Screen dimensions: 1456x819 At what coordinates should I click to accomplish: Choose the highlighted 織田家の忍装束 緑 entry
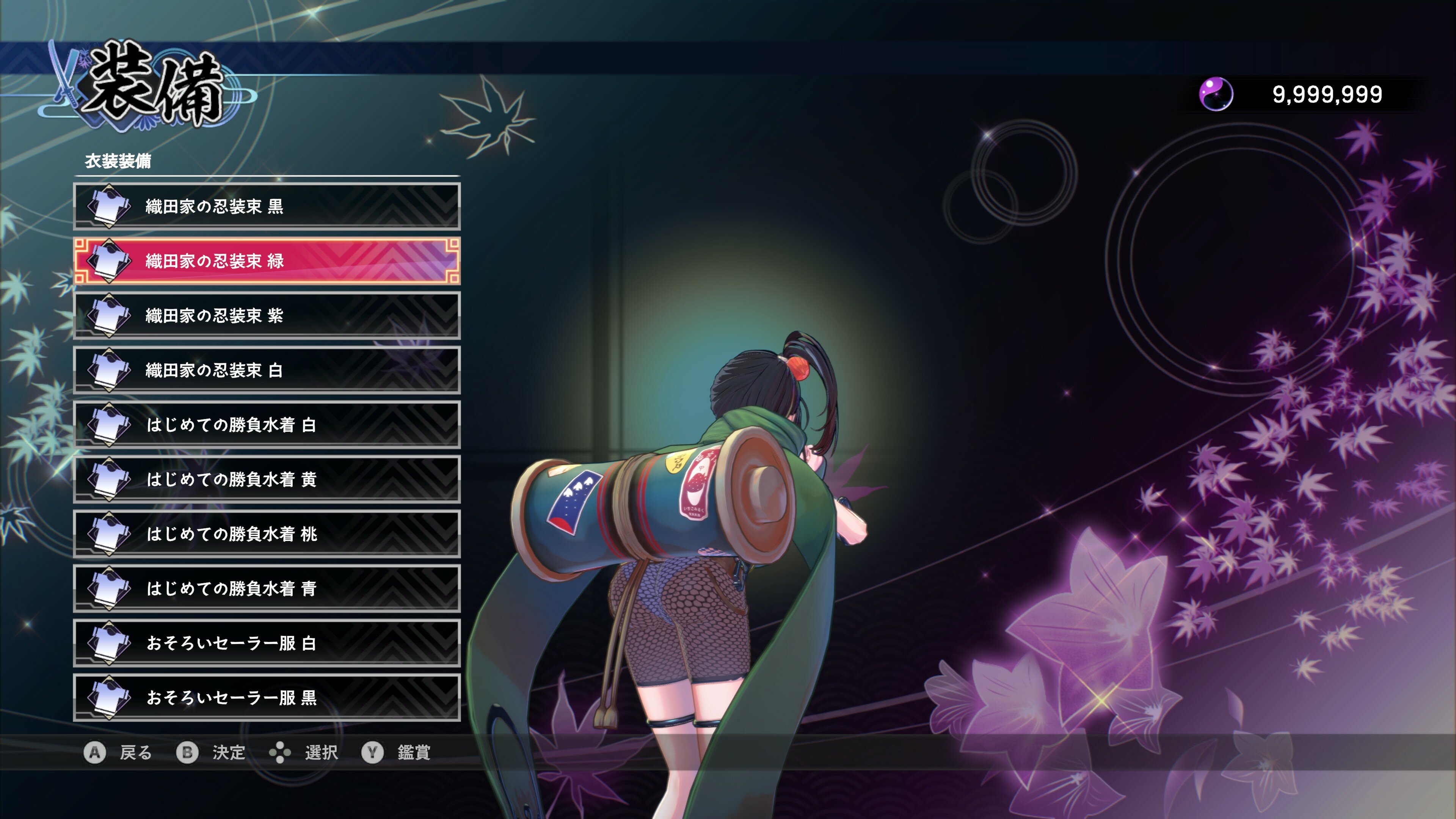click(x=267, y=260)
